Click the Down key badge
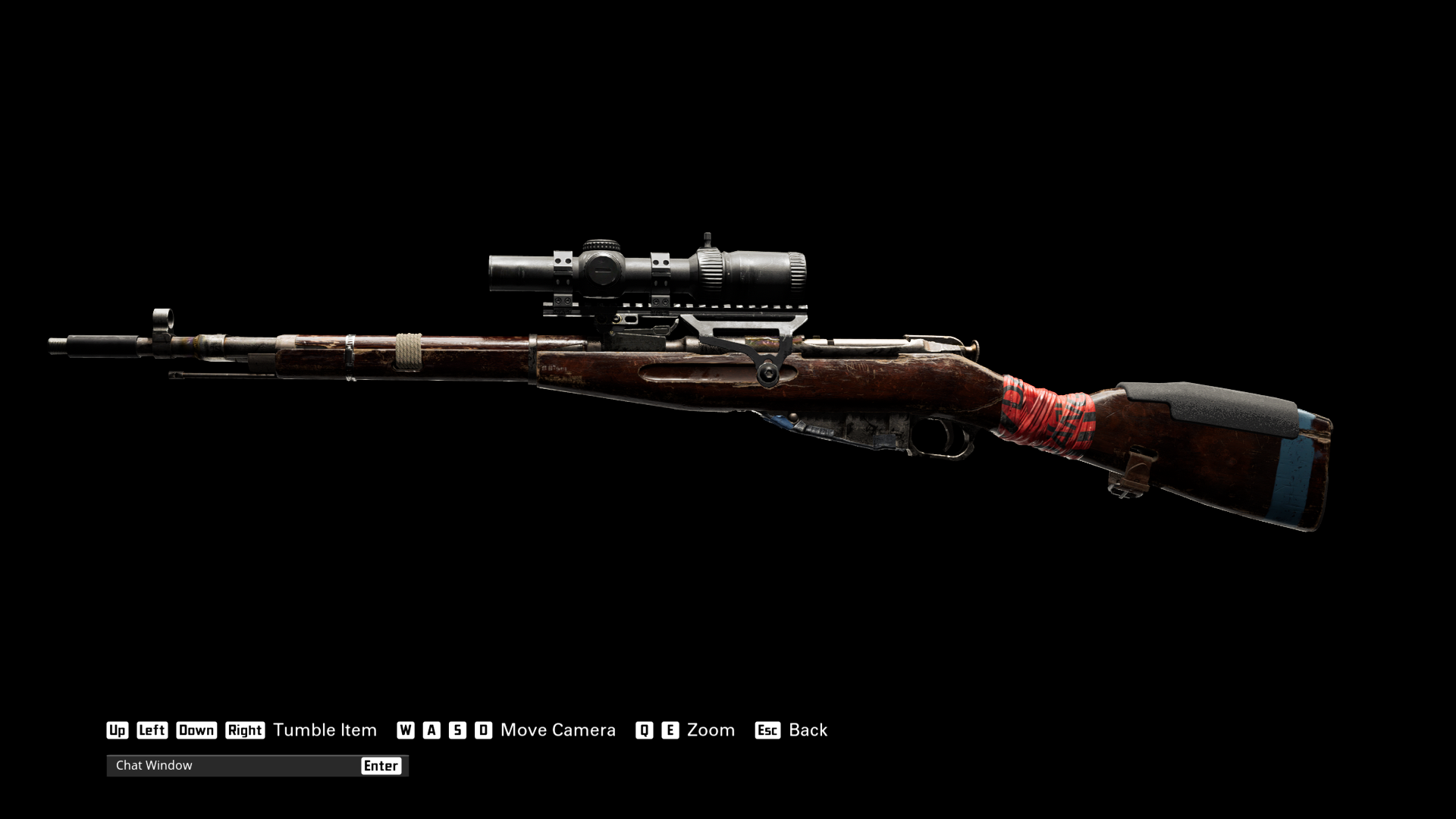 pos(196,730)
